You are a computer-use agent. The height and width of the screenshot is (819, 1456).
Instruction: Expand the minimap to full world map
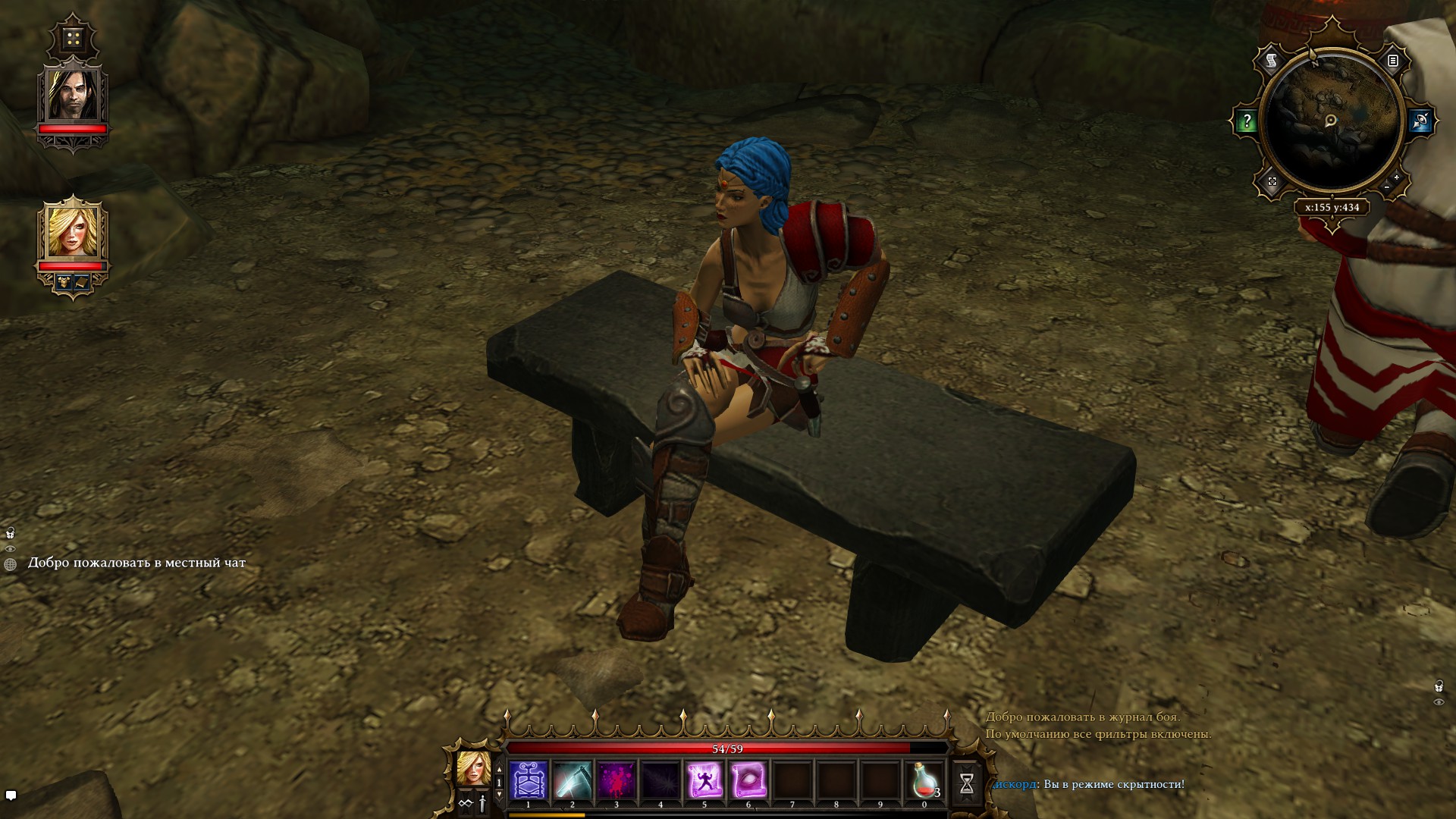pos(1272,182)
